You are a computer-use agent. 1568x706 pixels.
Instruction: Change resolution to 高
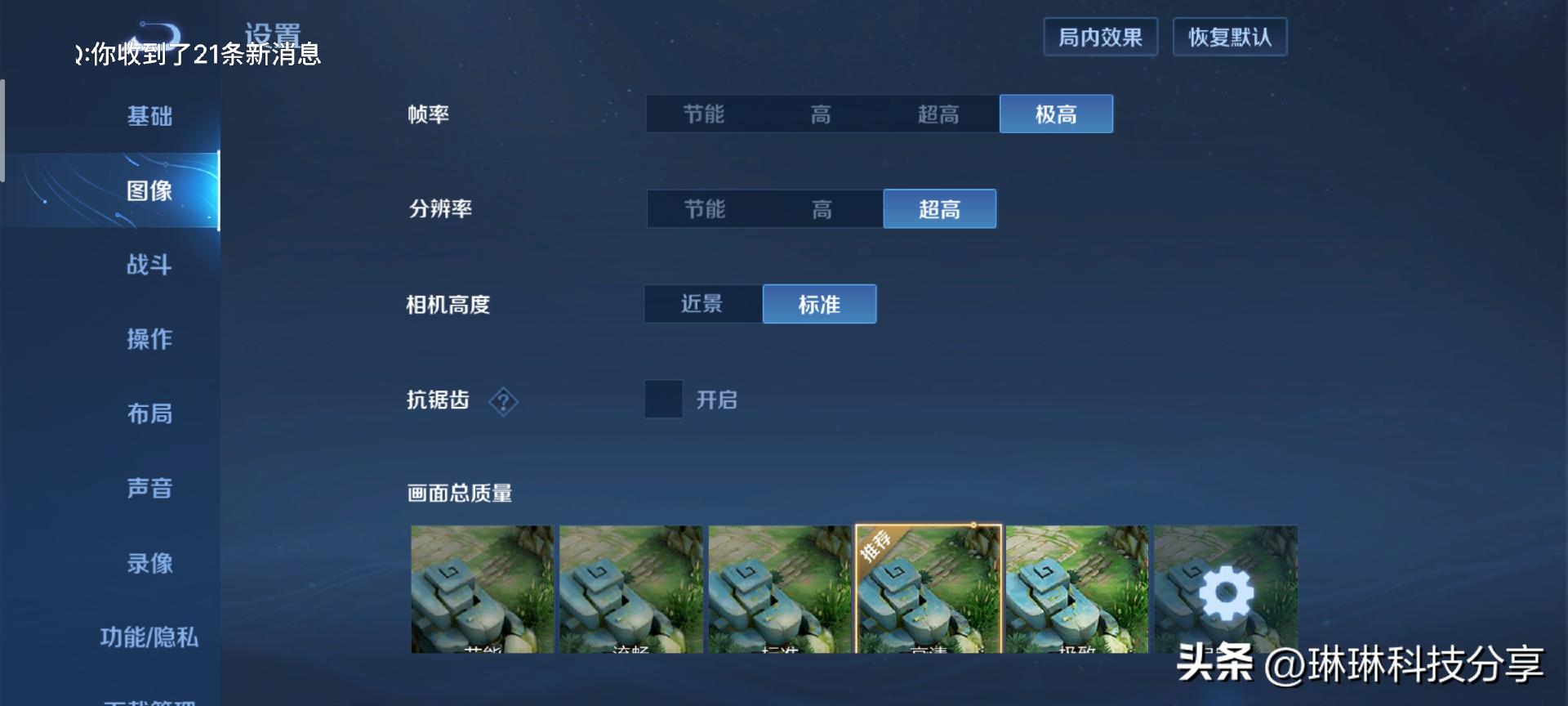(822, 209)
